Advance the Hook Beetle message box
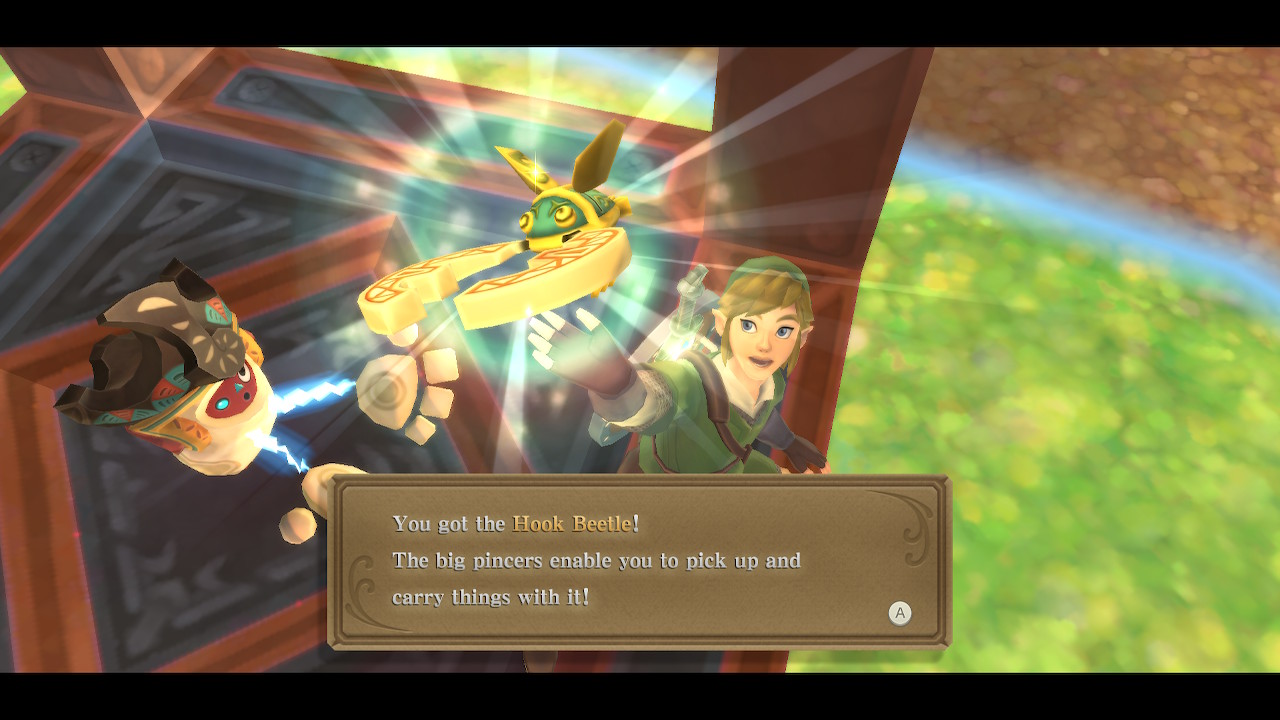This screenshot has height=720, width=1280. tap(899, 613)
